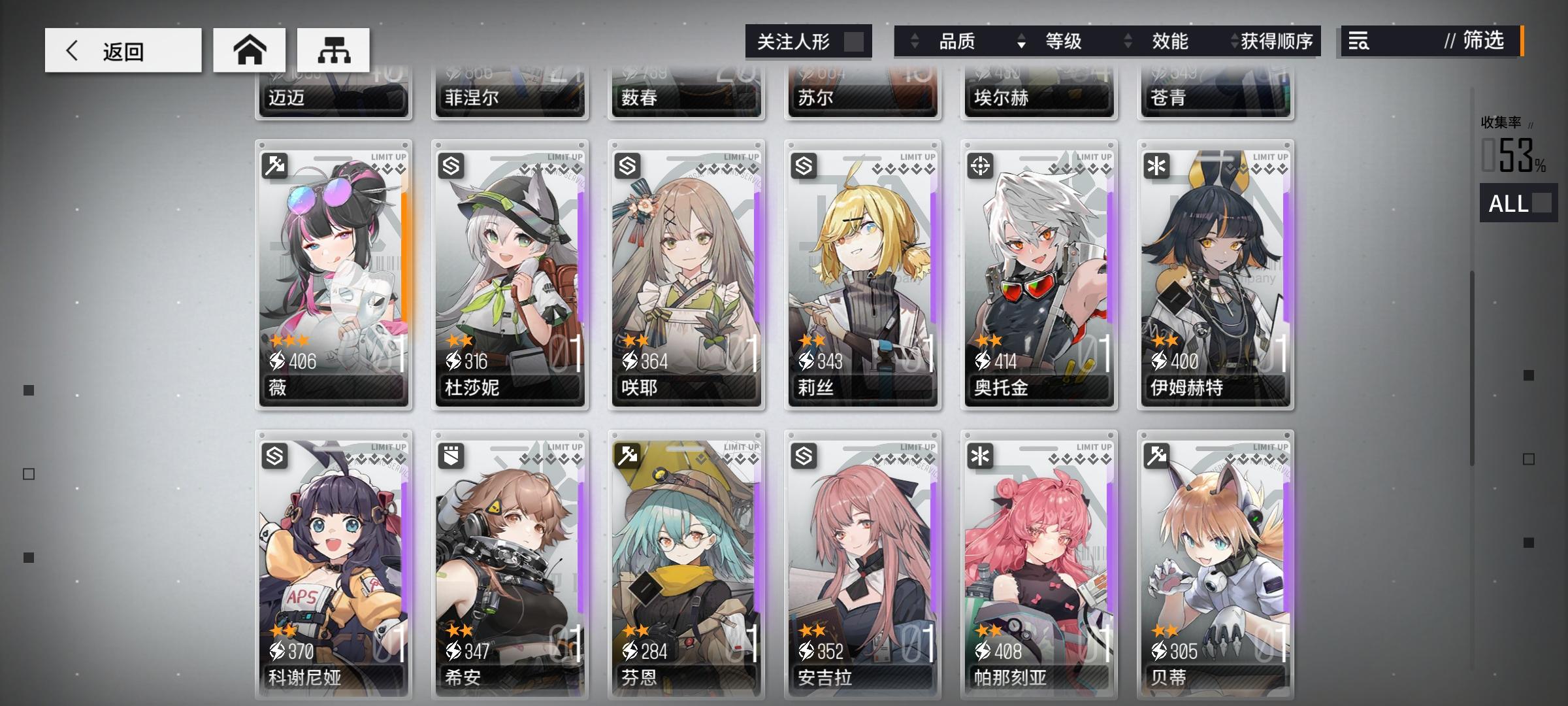
Task: Toggle the ALL checkbox under 收集率
Action: coord(1518,205)
